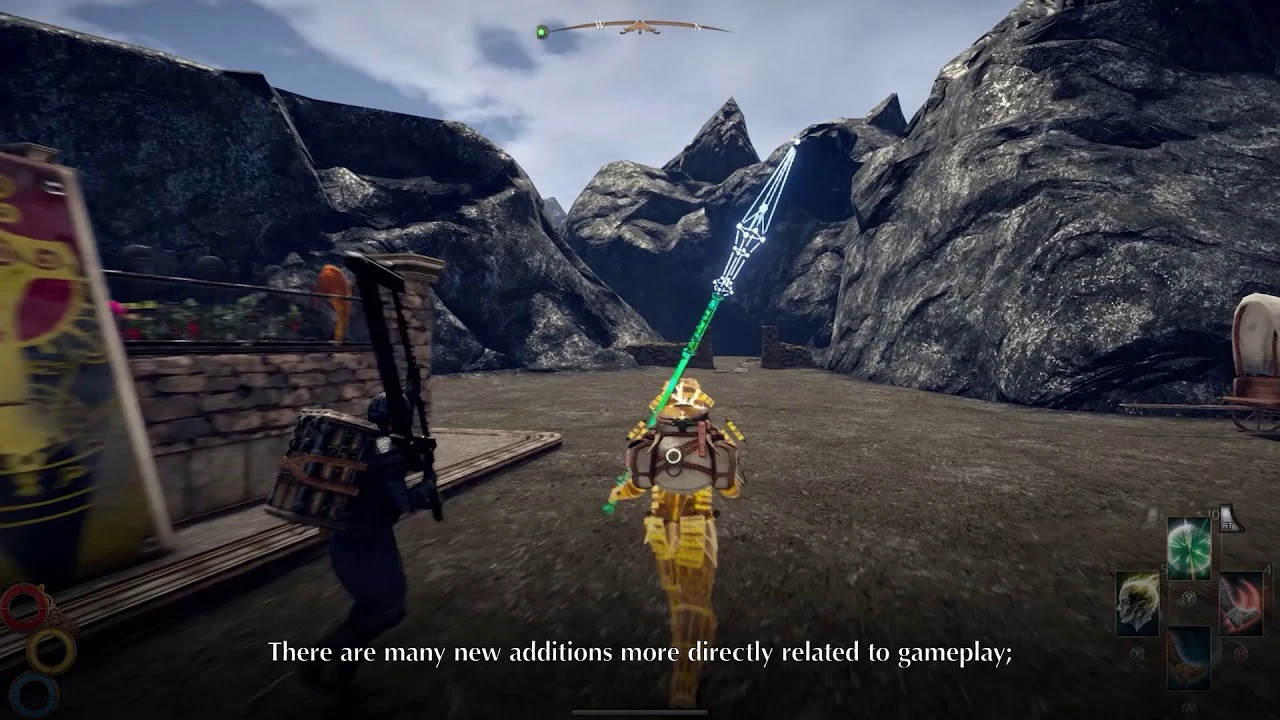Viewport: 1280px width, 720px height.
Task: Click the subtitle text at the screen bottom
Action: point(640,653)
